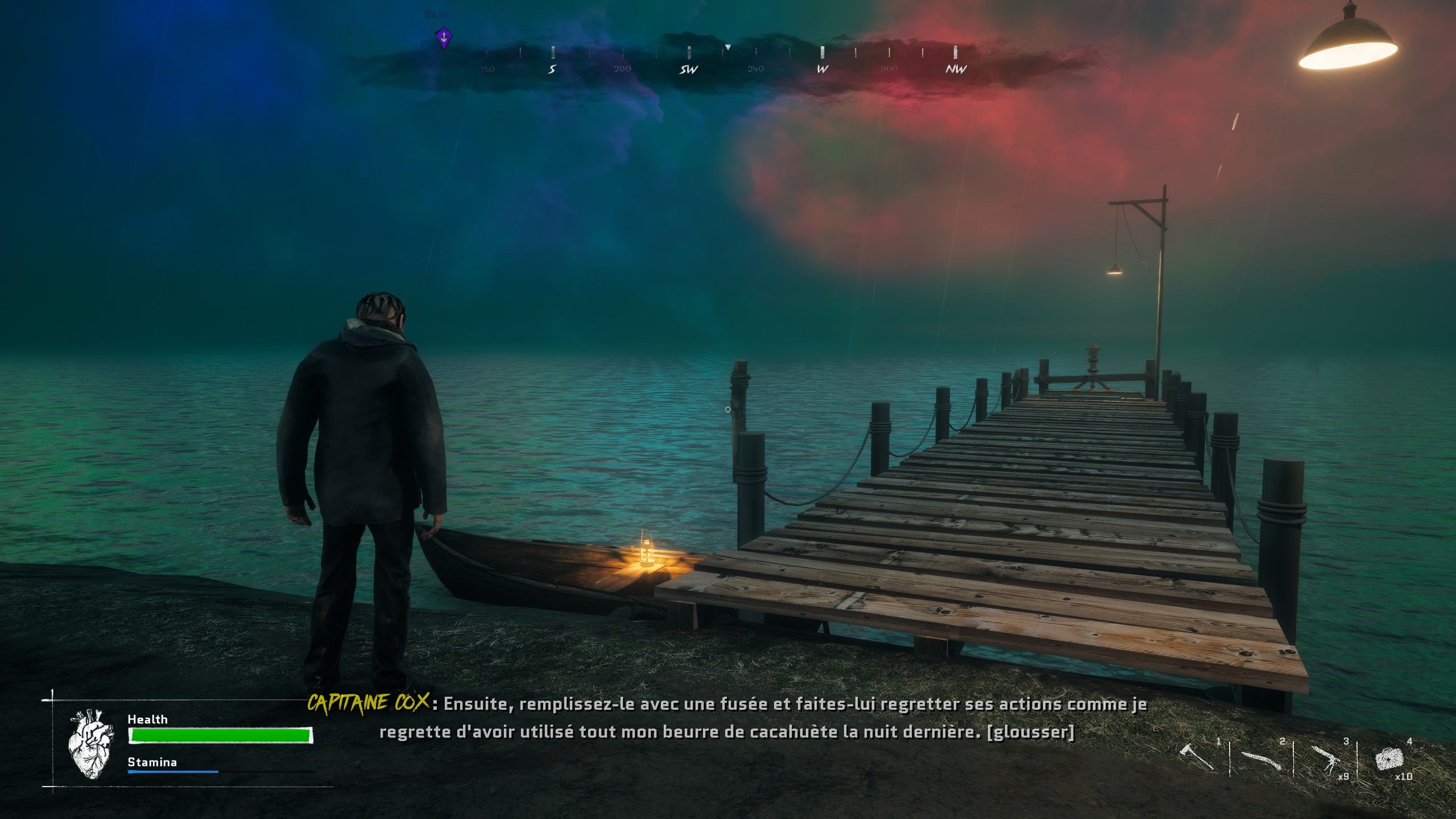Equip the curved club in slot 2

tap(1261, 760)
